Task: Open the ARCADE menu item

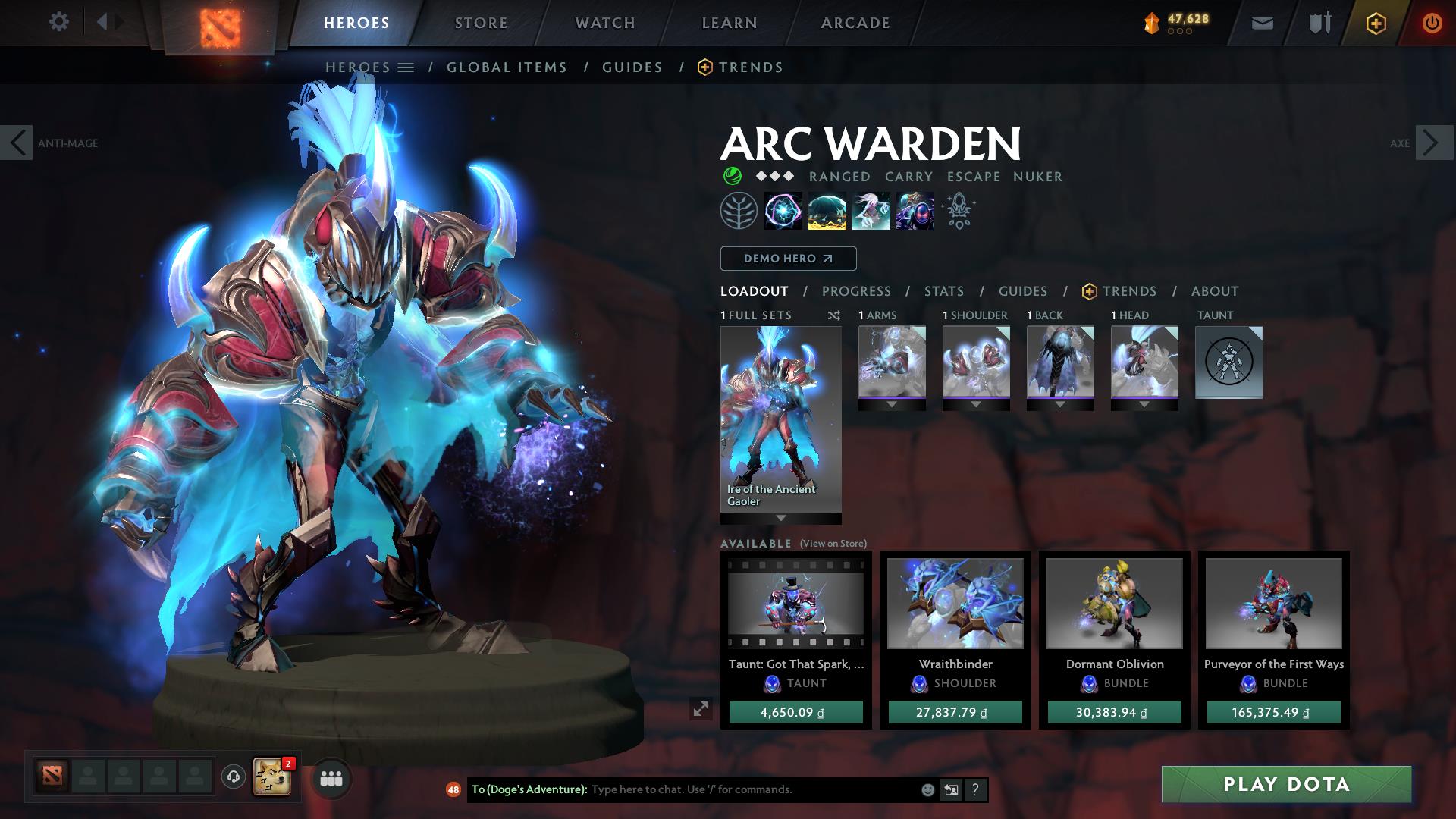Action: tap(854, 22)
